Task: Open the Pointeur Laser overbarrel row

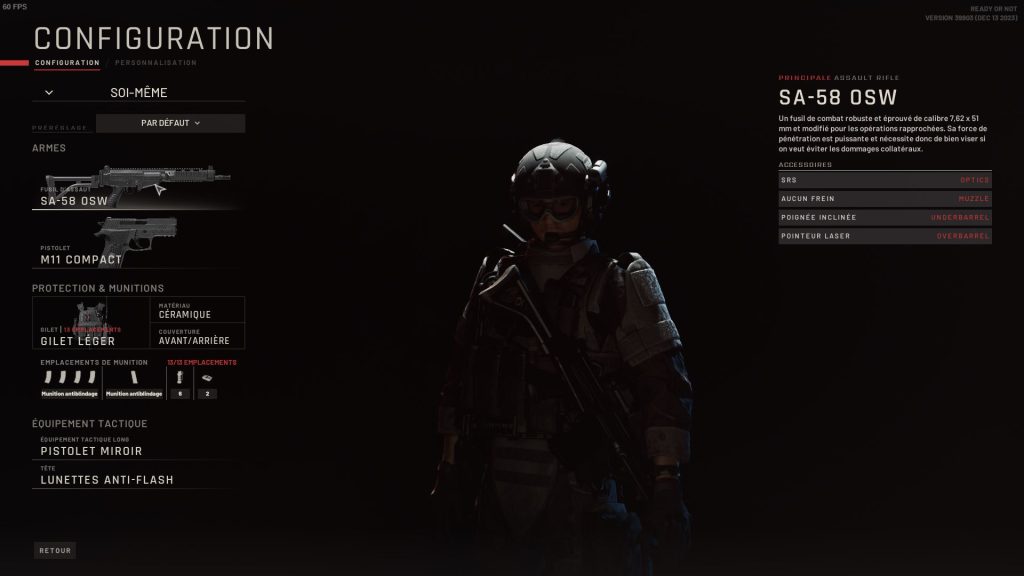Action: coord(885,236)
